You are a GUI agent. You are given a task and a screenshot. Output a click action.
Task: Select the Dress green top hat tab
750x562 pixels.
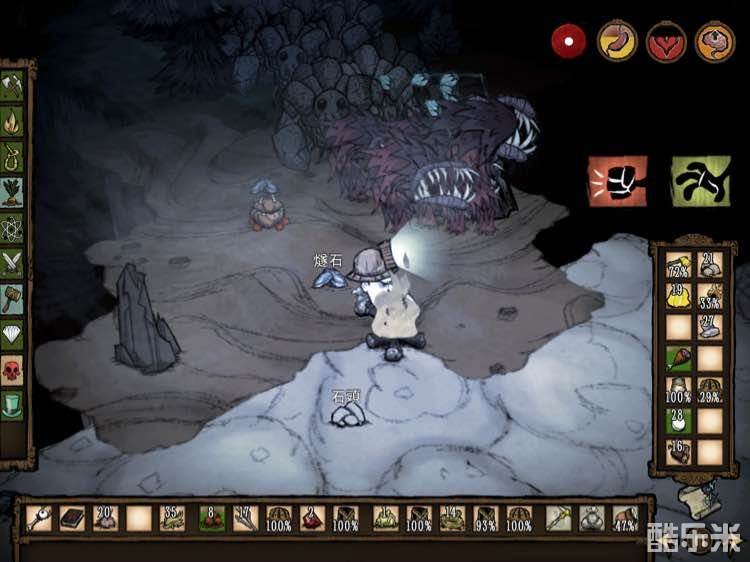click(x=13, y=406)
